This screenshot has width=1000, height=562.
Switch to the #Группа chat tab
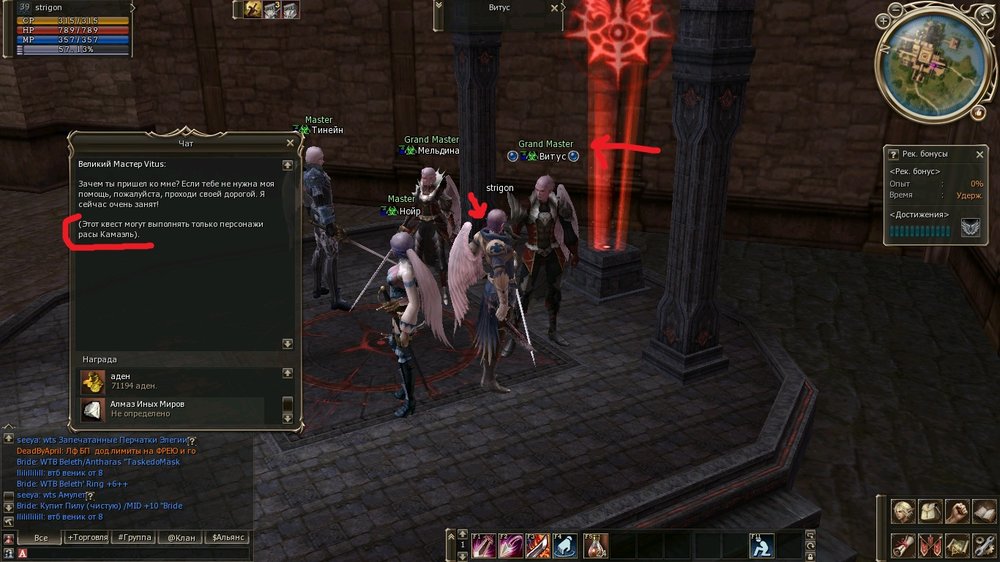point(133,538)
